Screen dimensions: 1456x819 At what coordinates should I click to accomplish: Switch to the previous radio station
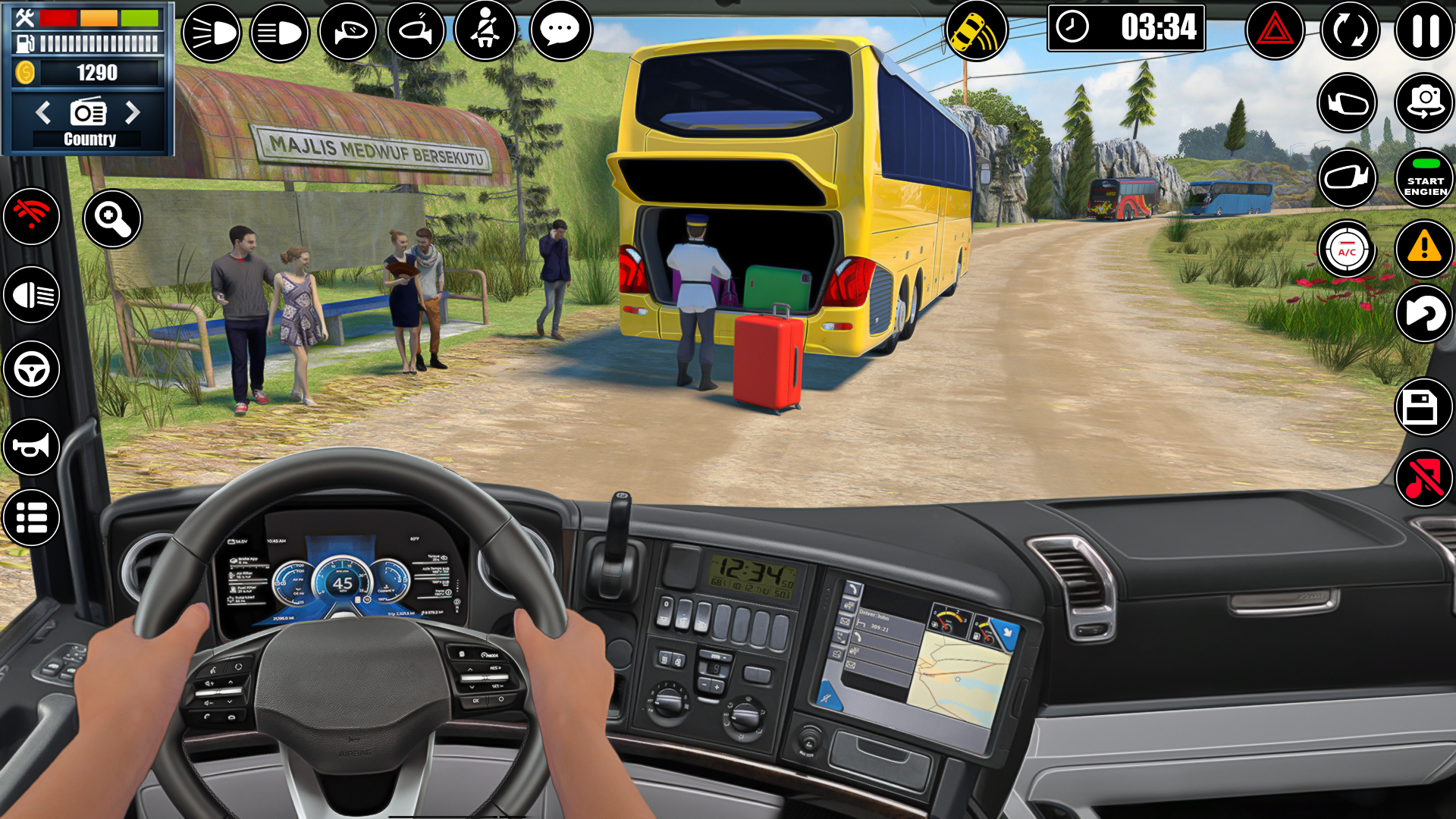click(x=43, y=112)
